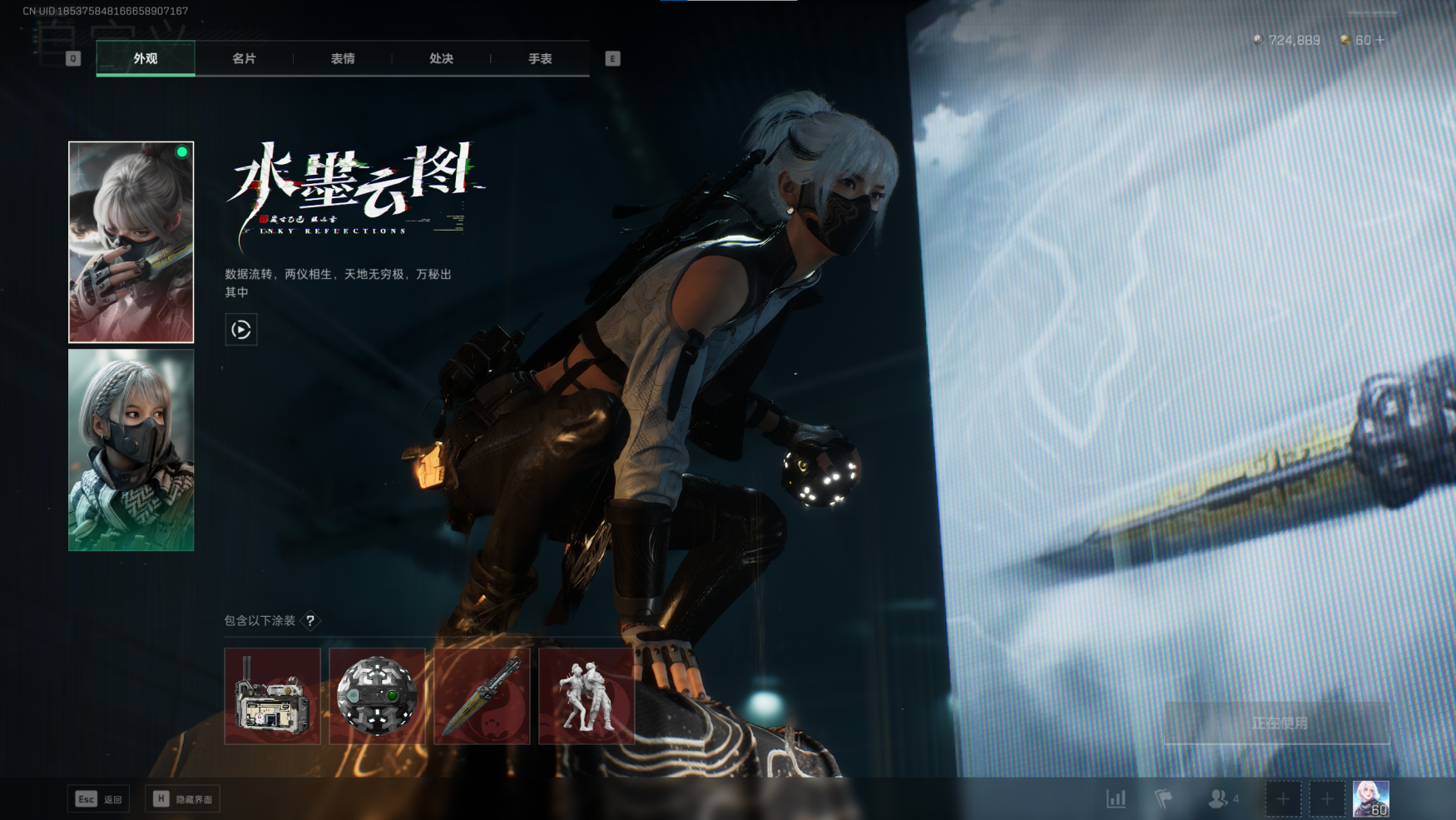The image size is (1456, 820).
Task: Select the radio backpack gadget finish
Action: [272, 696]
